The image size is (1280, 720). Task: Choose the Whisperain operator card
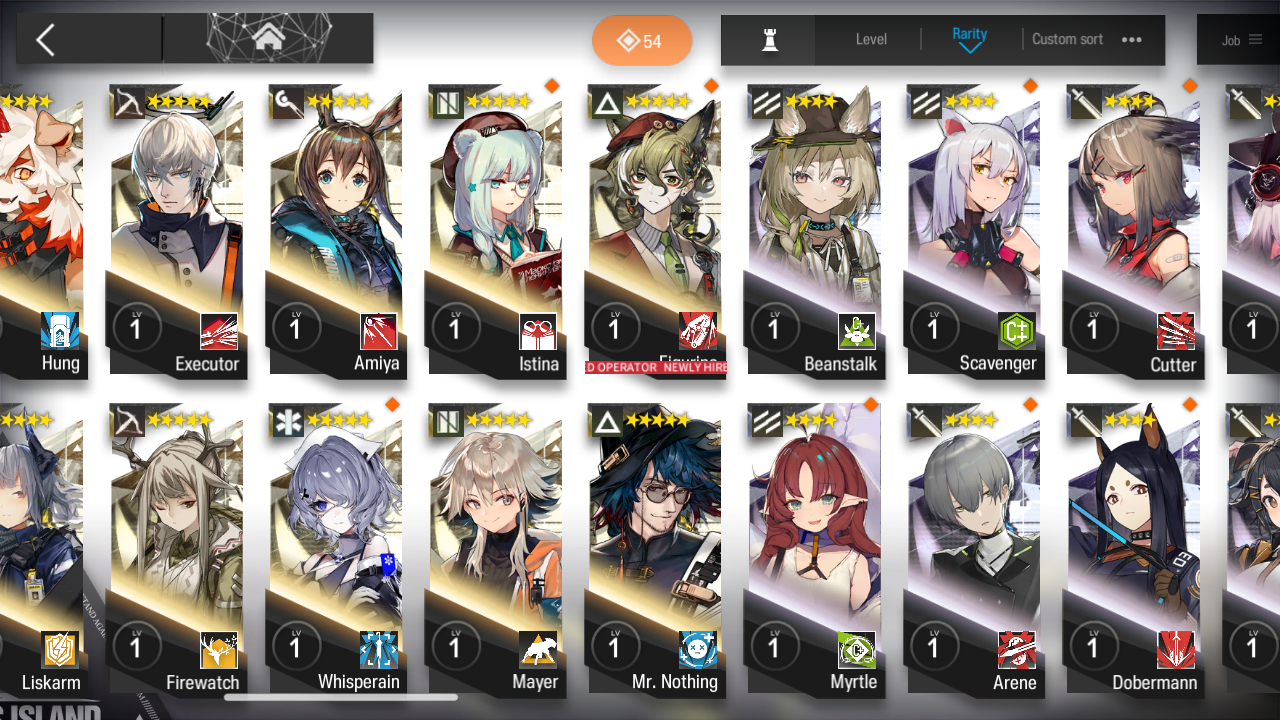tap(336, 550)
